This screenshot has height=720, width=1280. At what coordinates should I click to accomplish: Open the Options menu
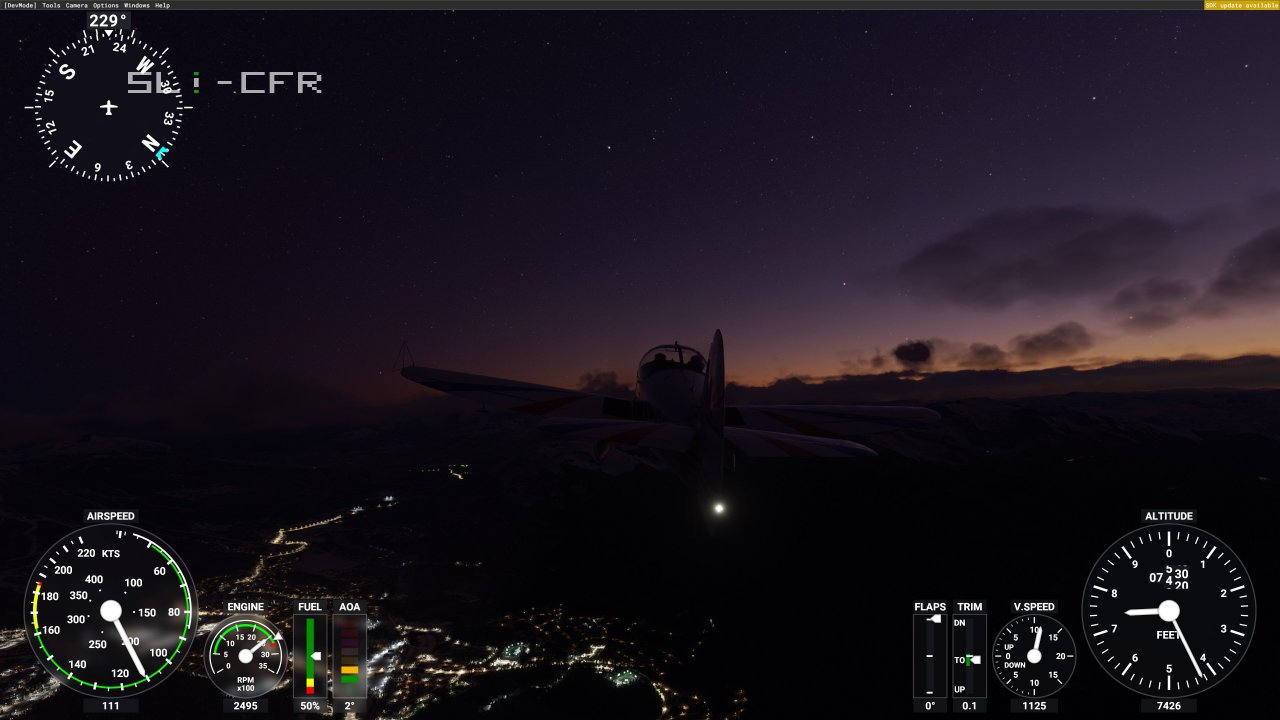[108, 4]
